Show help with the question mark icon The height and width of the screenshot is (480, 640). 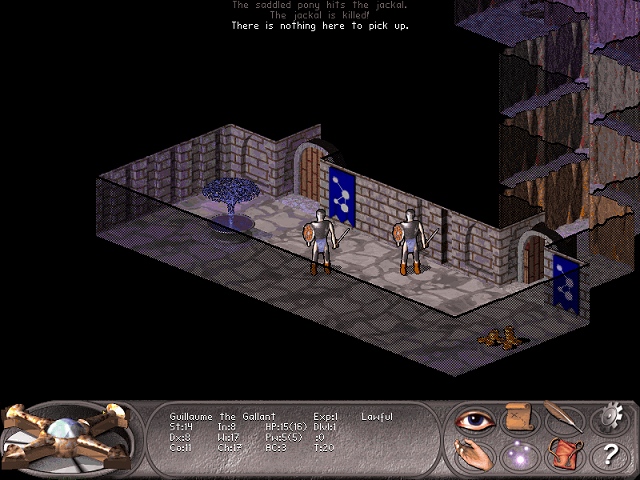pyautogui.click(x=608, y=455)
